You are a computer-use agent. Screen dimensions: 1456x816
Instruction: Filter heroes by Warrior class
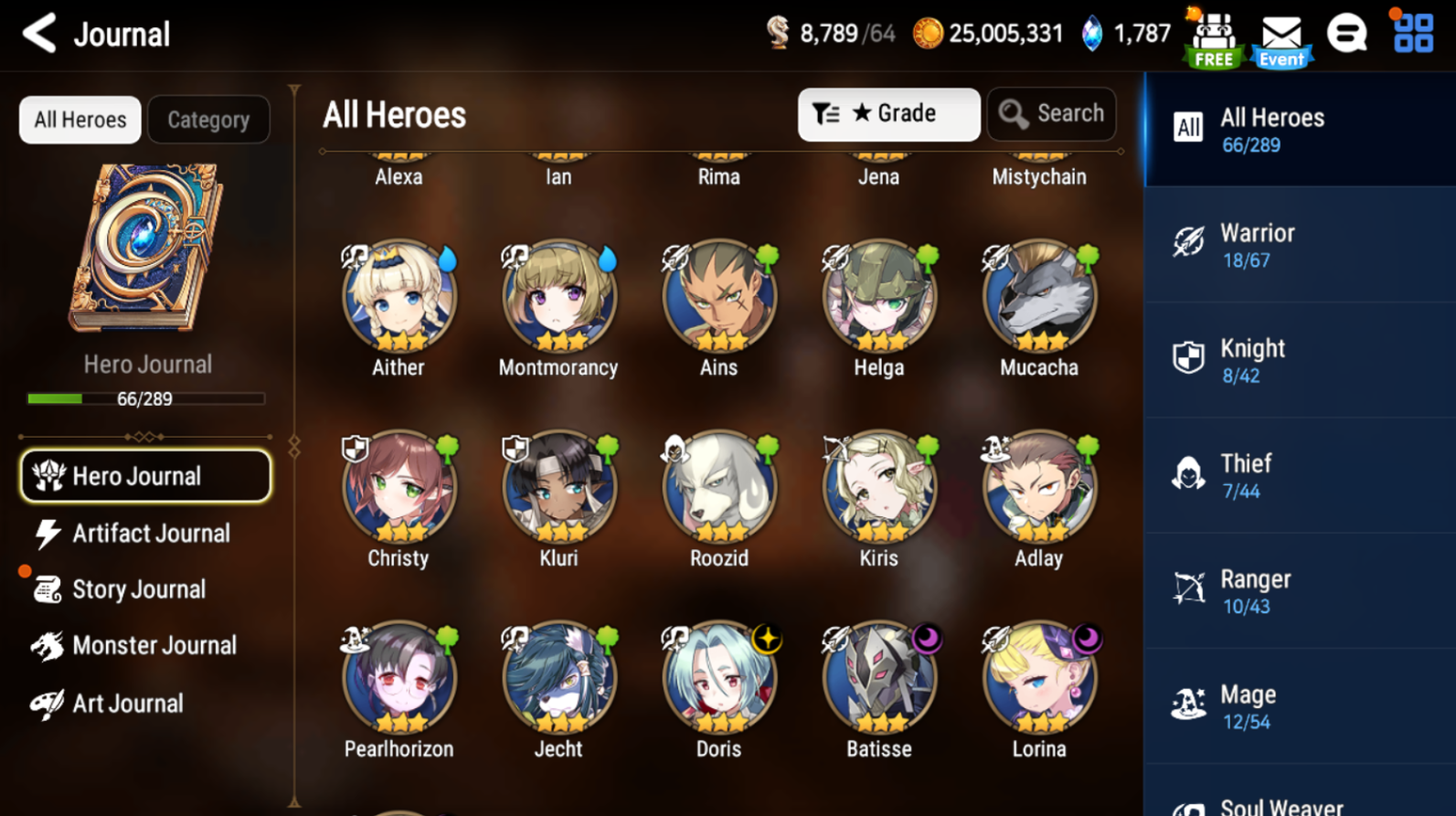1298,245
